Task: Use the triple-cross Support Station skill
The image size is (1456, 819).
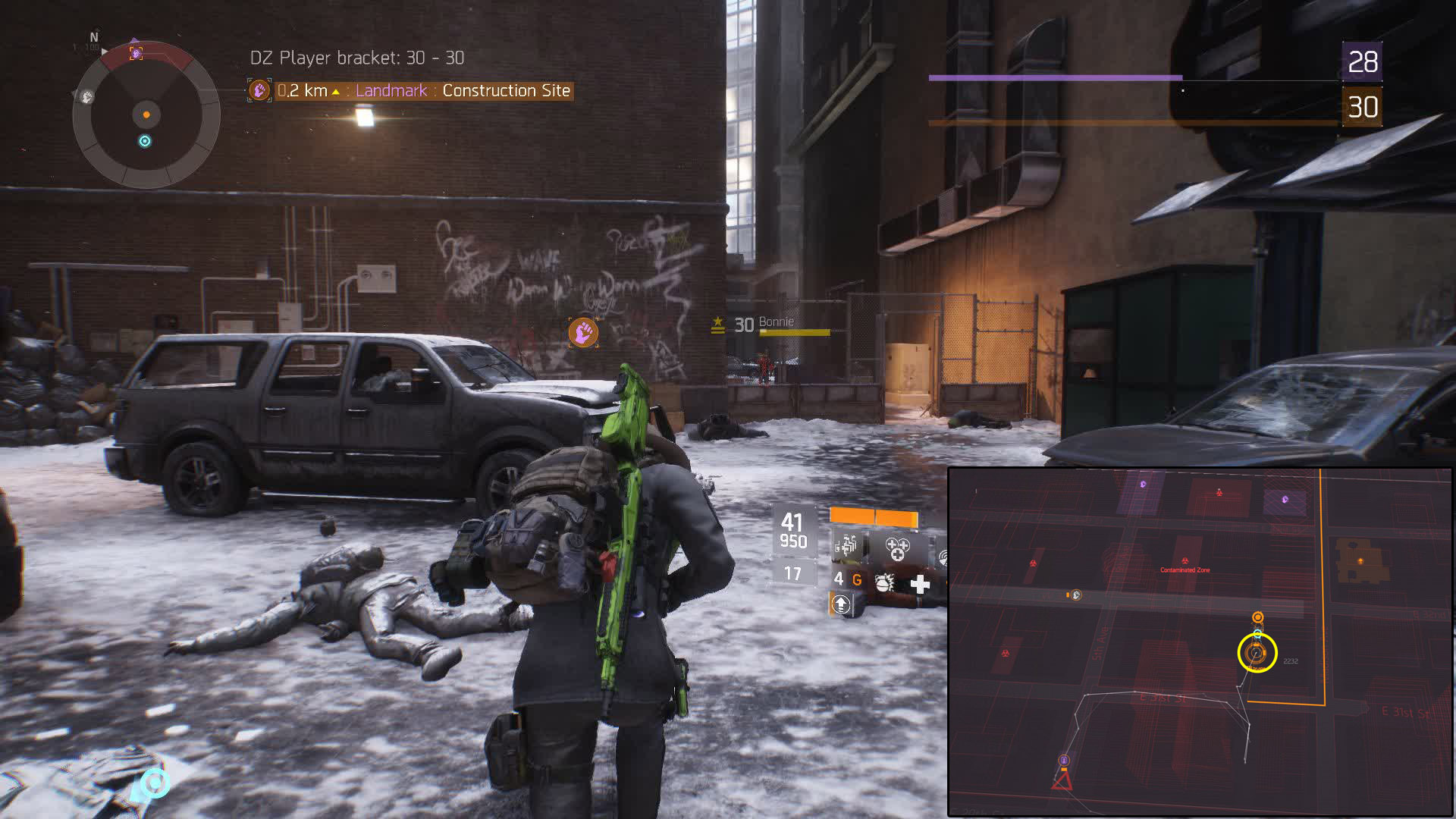Action: 897,548
